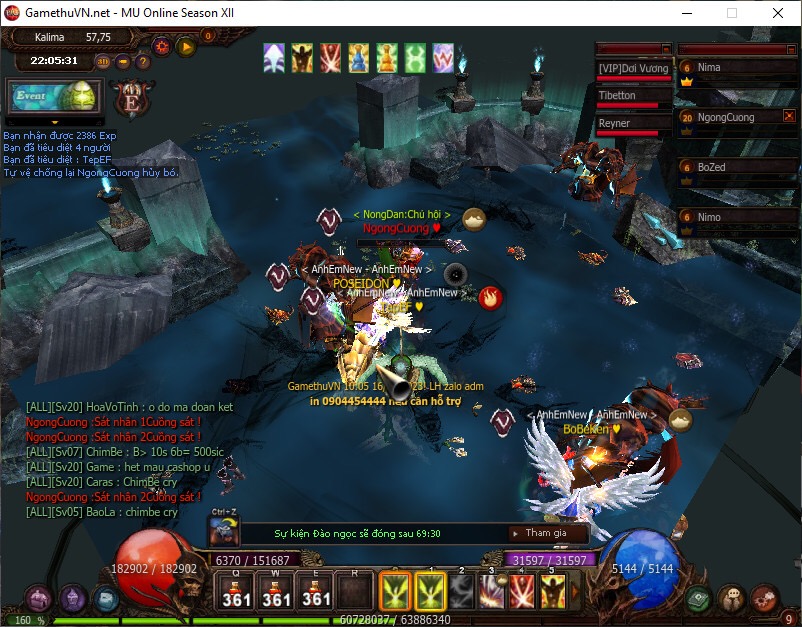Click the Tham gia event join button
802x627 pixels.
(543, 533)
